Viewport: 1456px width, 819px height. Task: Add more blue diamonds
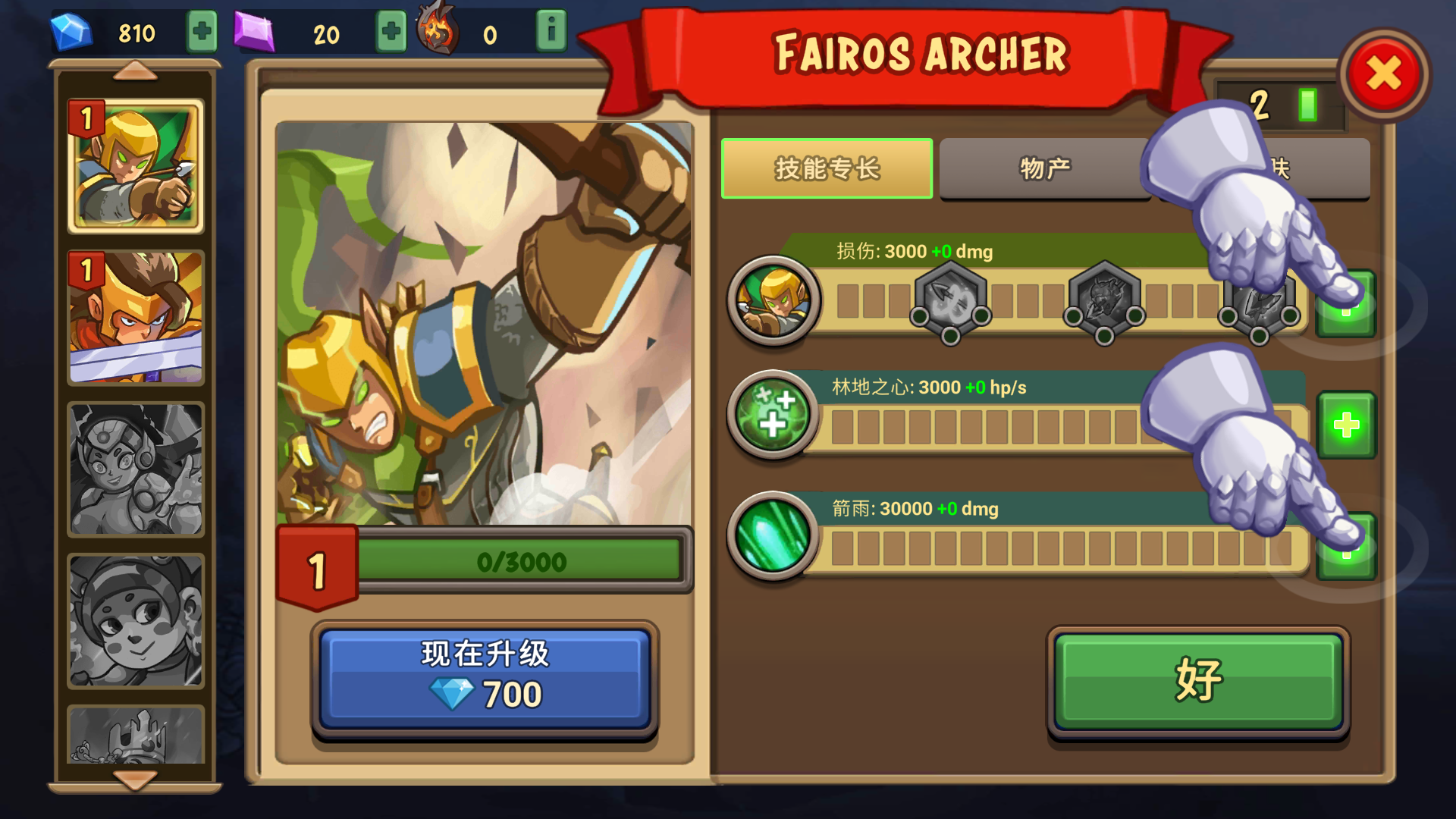click(x=202, y=32)
